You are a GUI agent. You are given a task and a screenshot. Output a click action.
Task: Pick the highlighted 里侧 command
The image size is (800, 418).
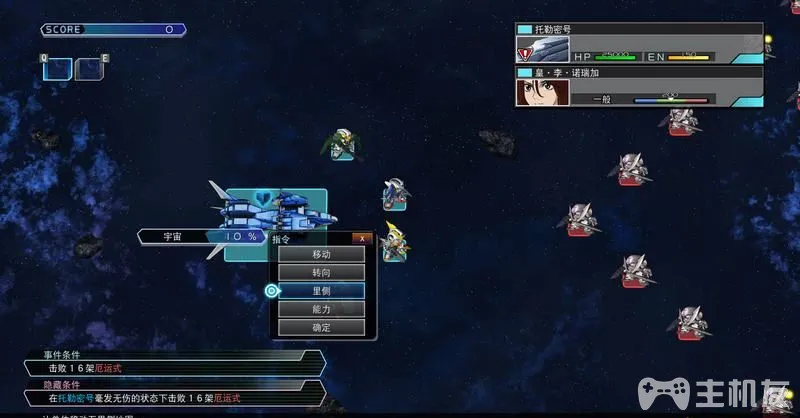click(321, 291)
